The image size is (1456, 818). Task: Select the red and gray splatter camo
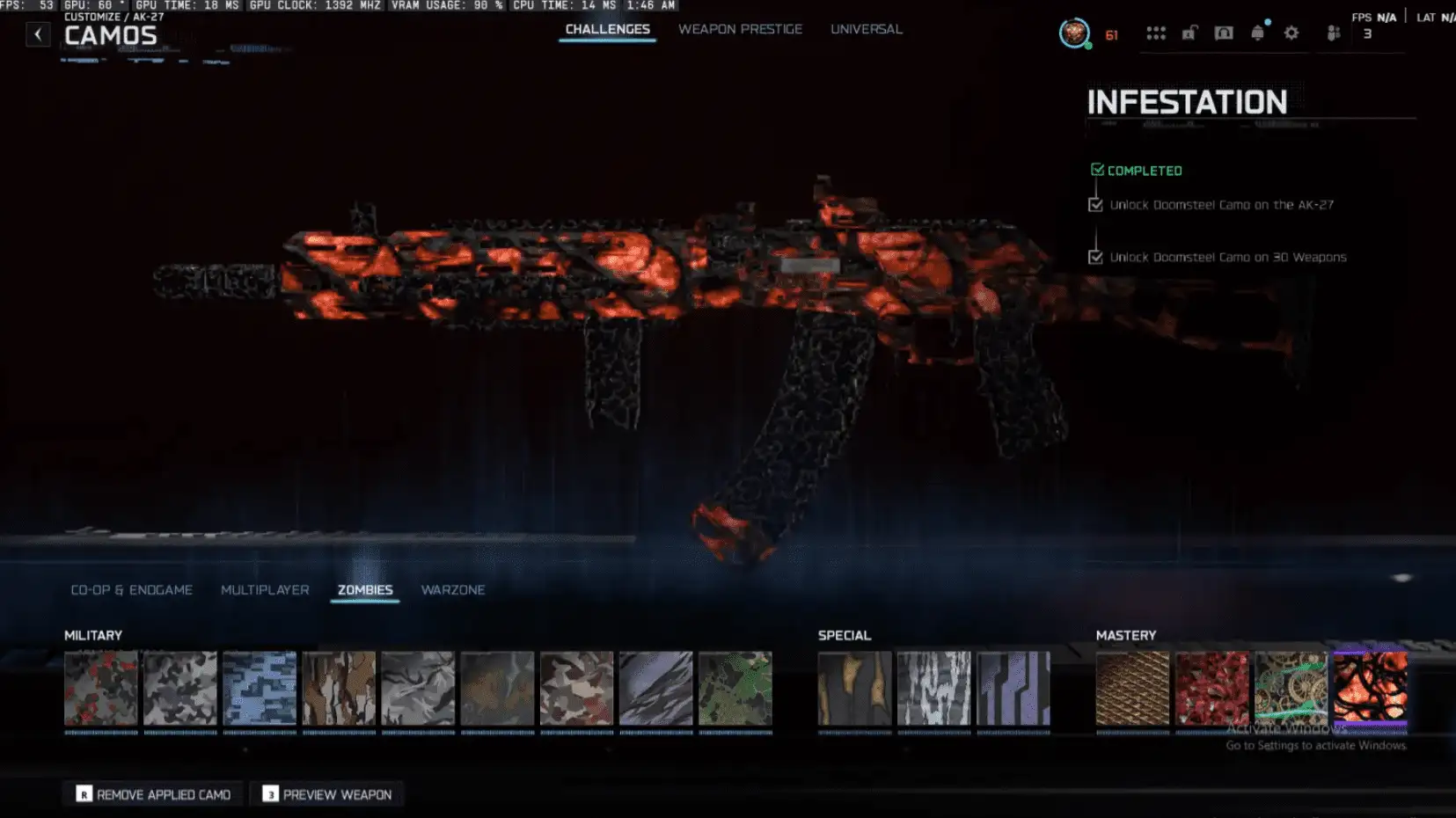pyautogui.click(x=101, y=689)
